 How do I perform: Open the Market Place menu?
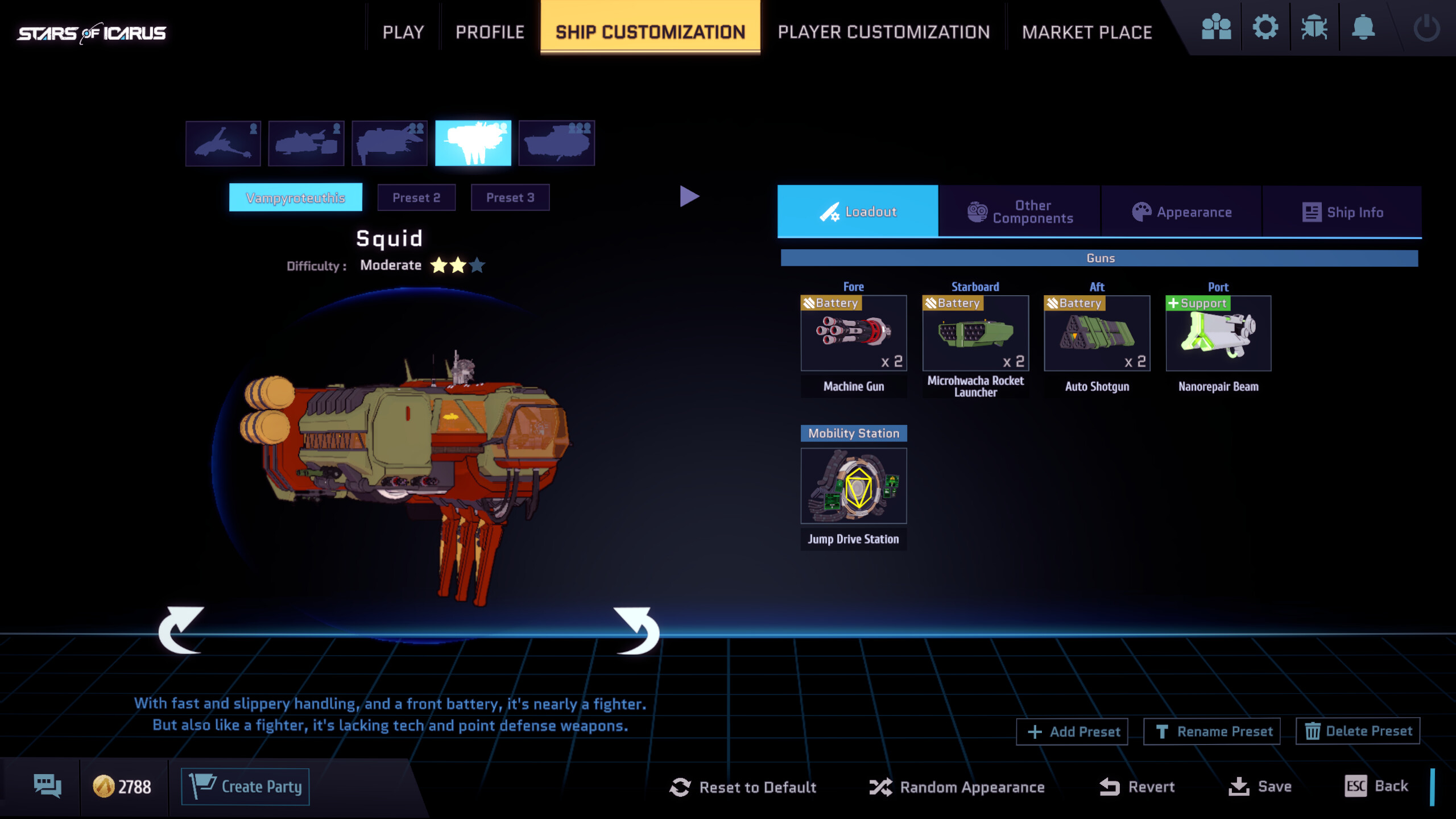(1087, 31)
